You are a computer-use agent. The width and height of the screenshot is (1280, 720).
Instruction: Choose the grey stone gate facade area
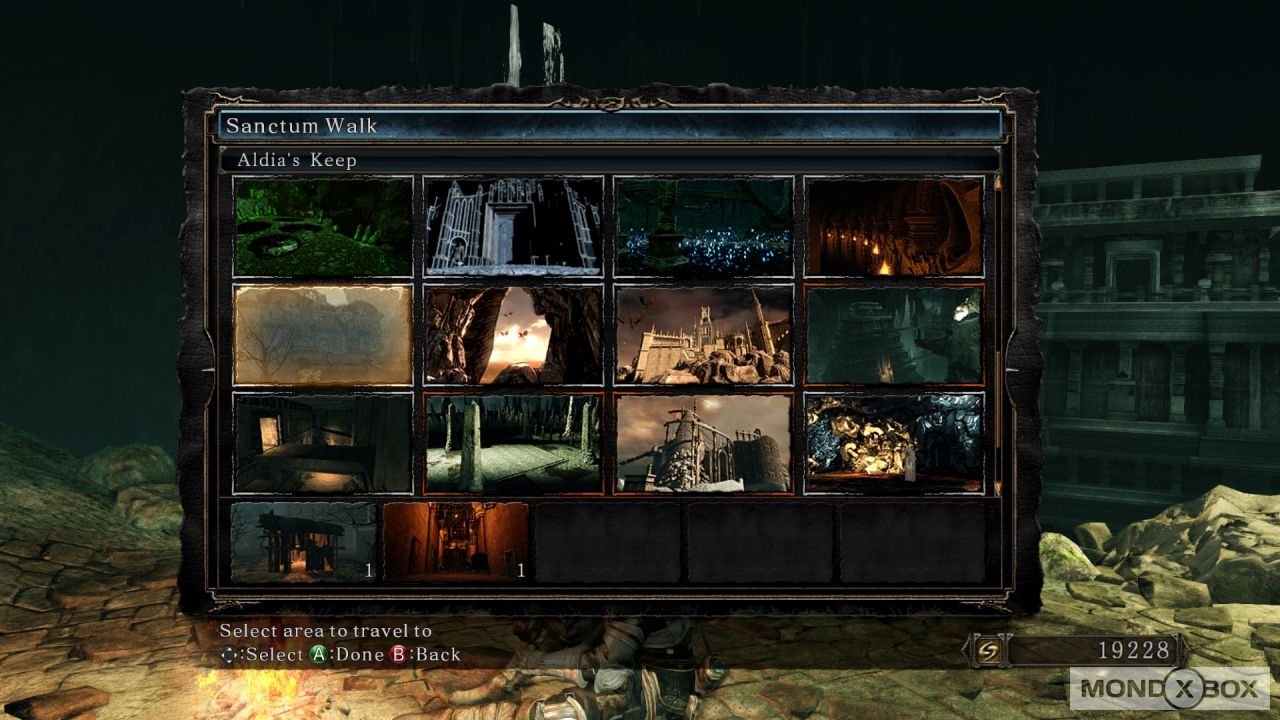(x=513, y=227)
